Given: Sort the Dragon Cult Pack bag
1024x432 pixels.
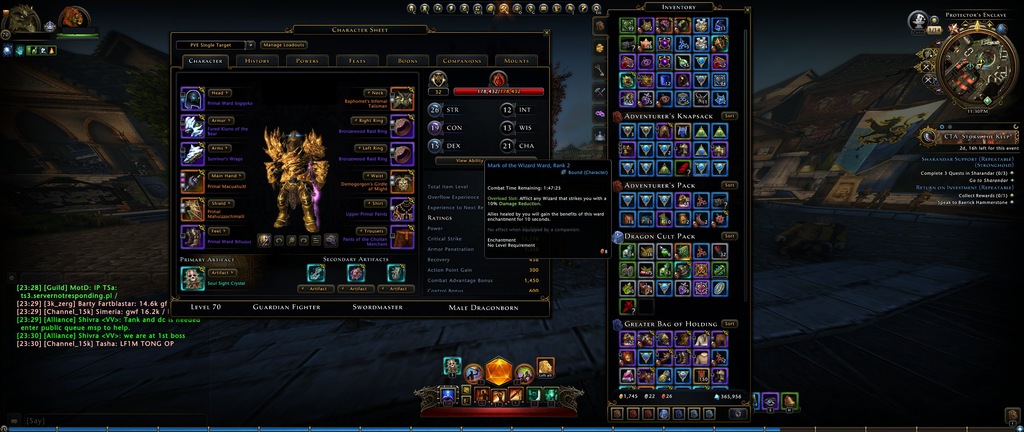Looking at the screenshot, I should click(729, 236).
